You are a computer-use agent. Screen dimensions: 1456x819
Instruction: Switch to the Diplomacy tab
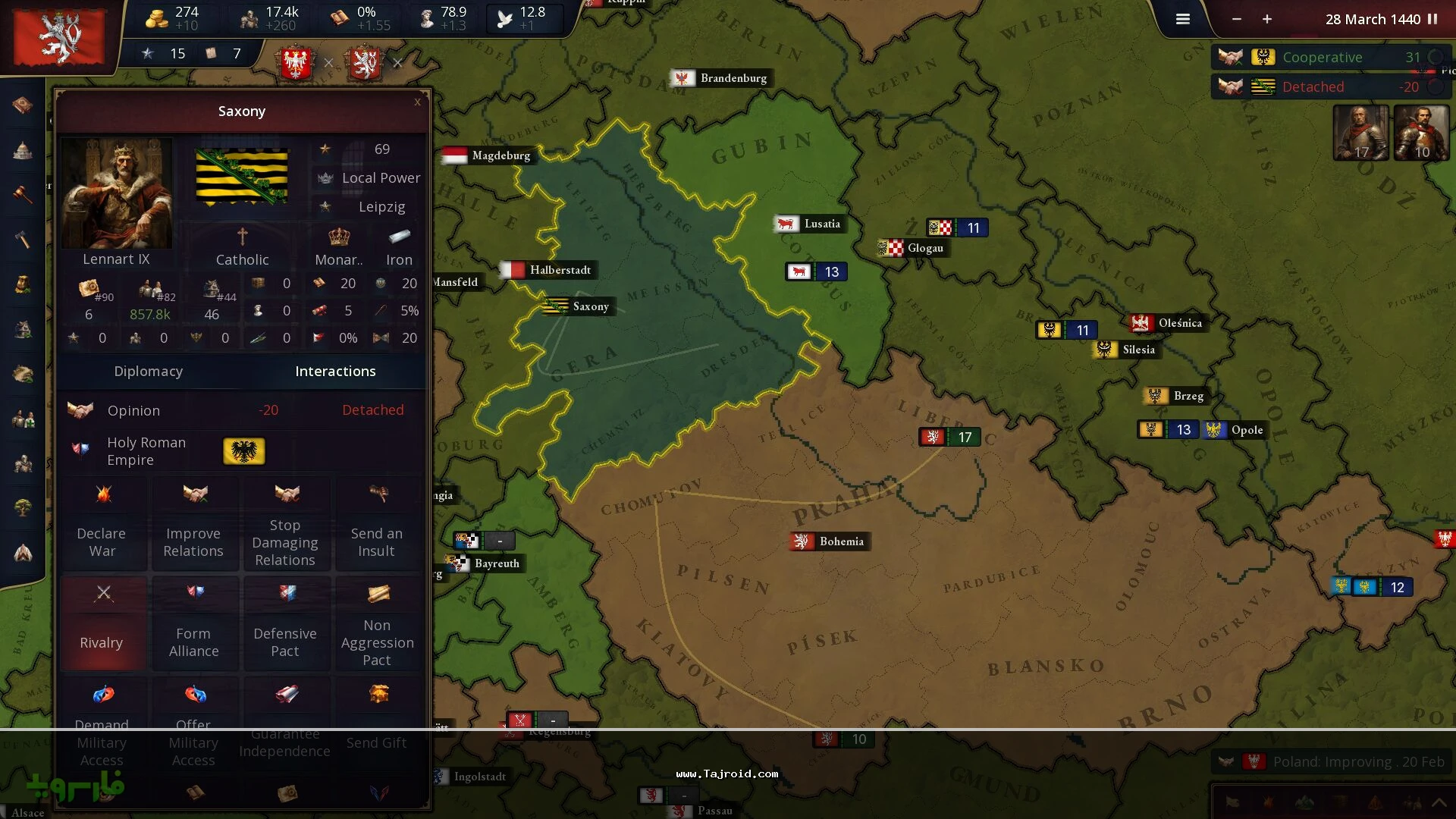point(149,371)
